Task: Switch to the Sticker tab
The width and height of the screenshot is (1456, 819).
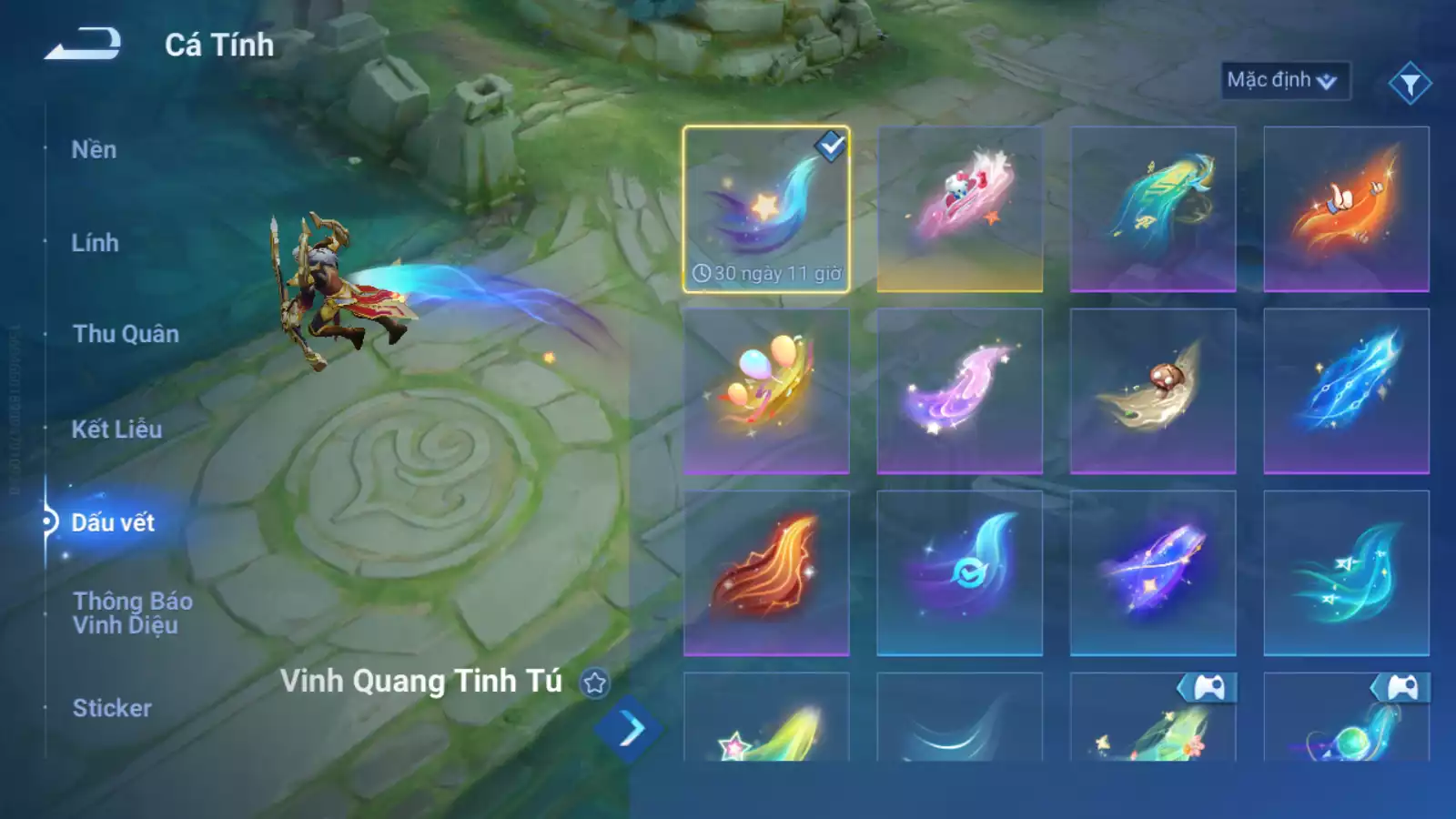Action: tap(112, 708)
